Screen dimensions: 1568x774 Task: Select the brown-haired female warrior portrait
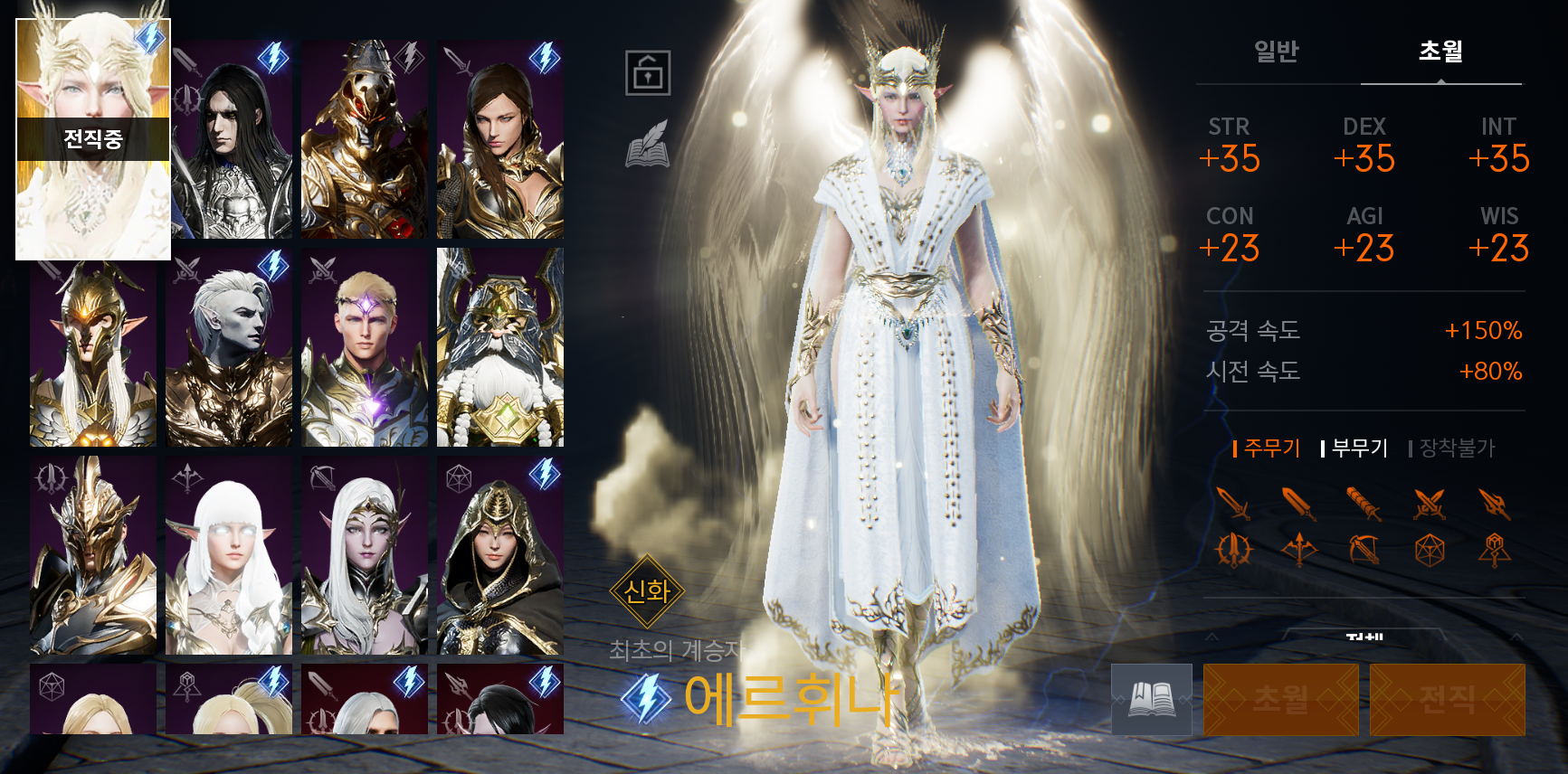499,139
